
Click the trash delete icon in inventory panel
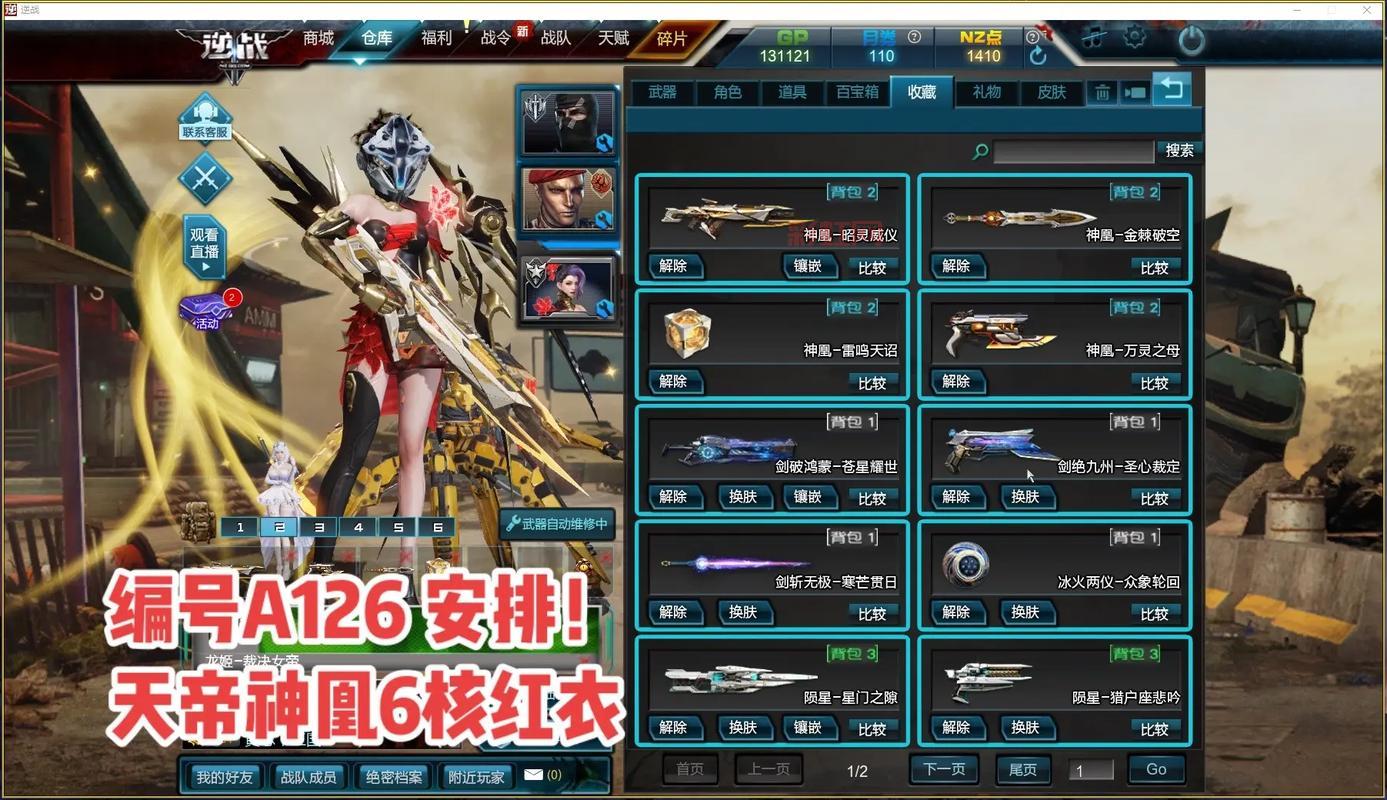pyautogui.click(x=1102, y=90)
